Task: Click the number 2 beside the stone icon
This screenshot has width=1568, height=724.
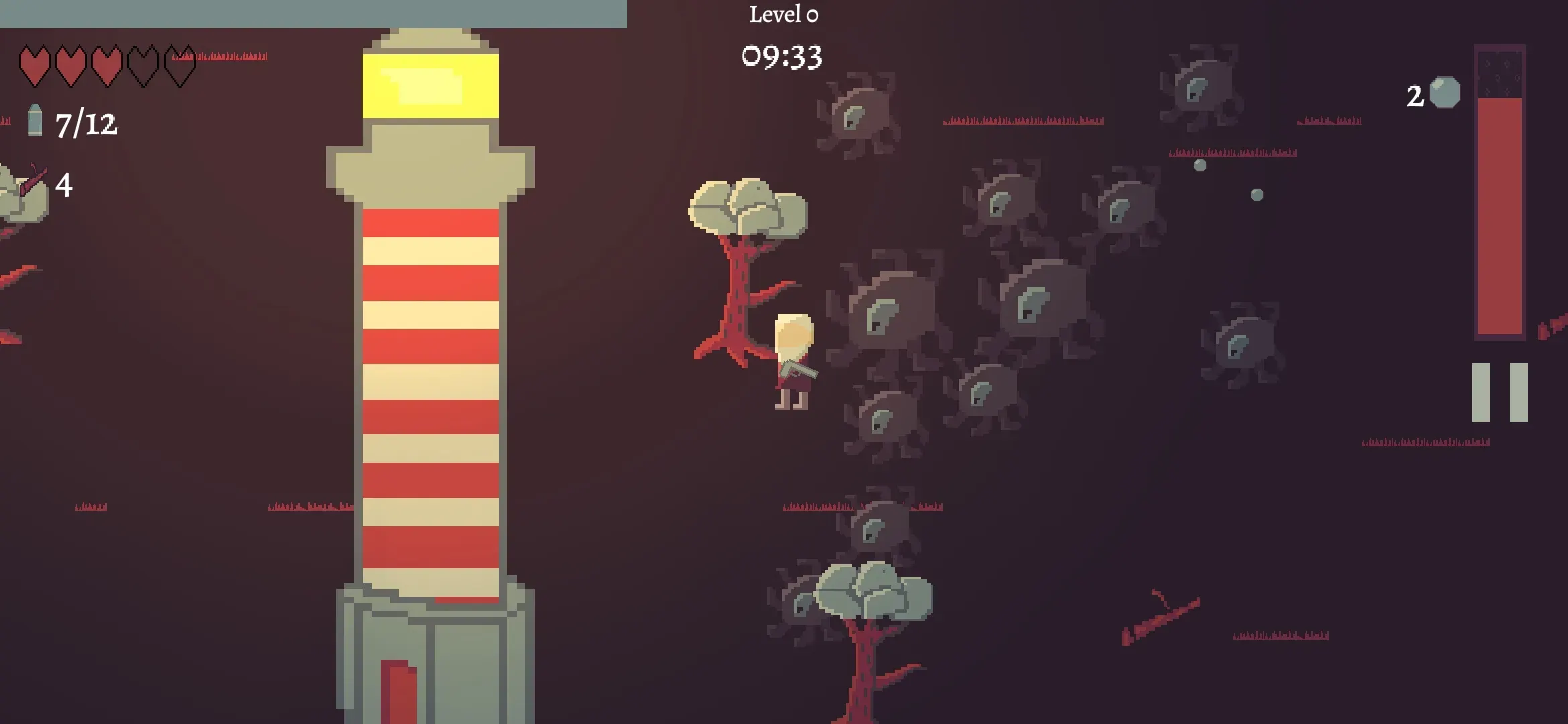Action: 1414,97
